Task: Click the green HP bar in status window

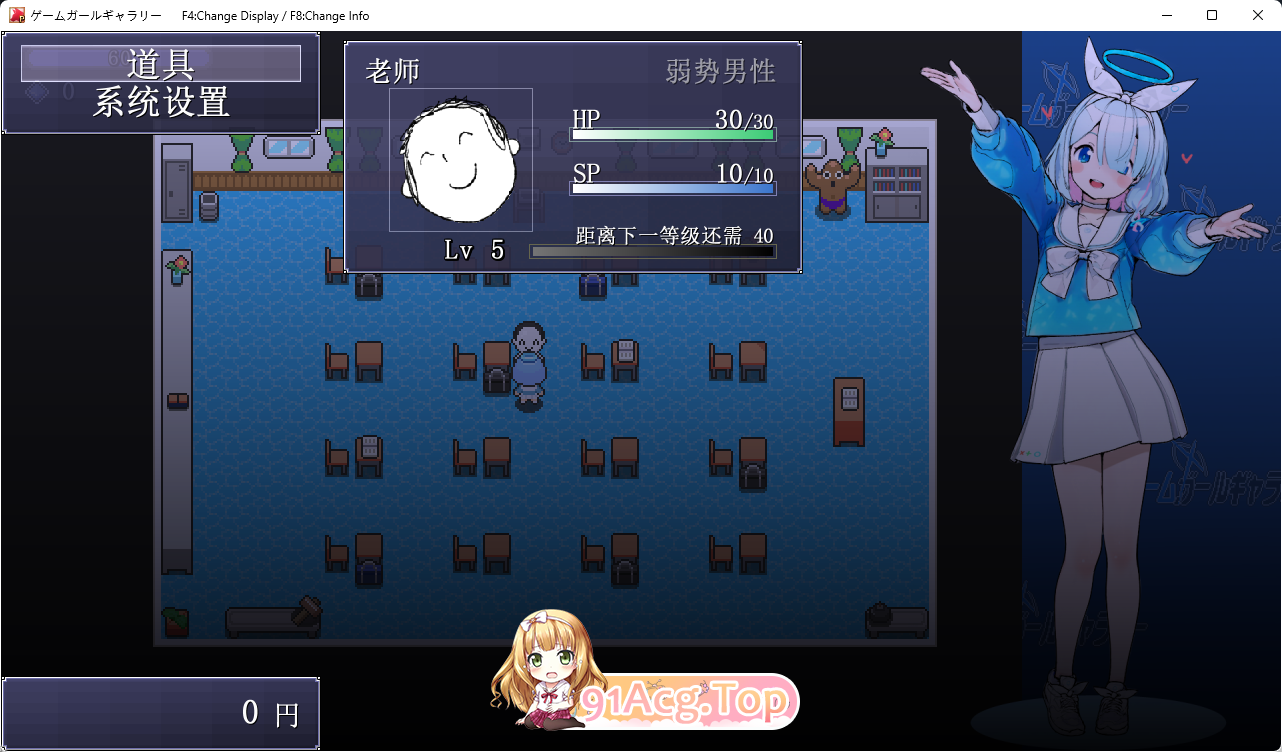Action: click(672, 133)
